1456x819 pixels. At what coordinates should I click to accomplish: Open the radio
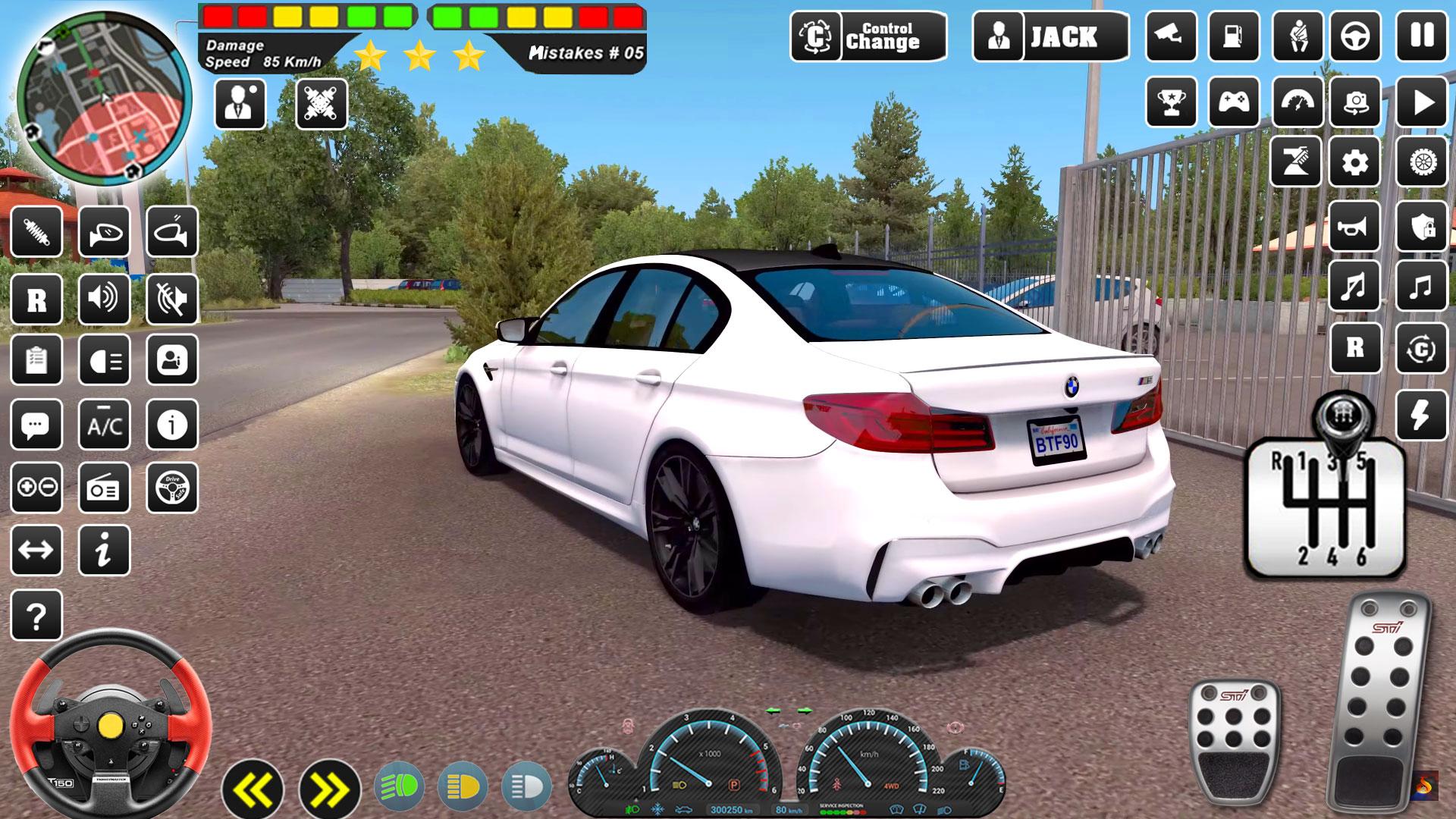105,489
